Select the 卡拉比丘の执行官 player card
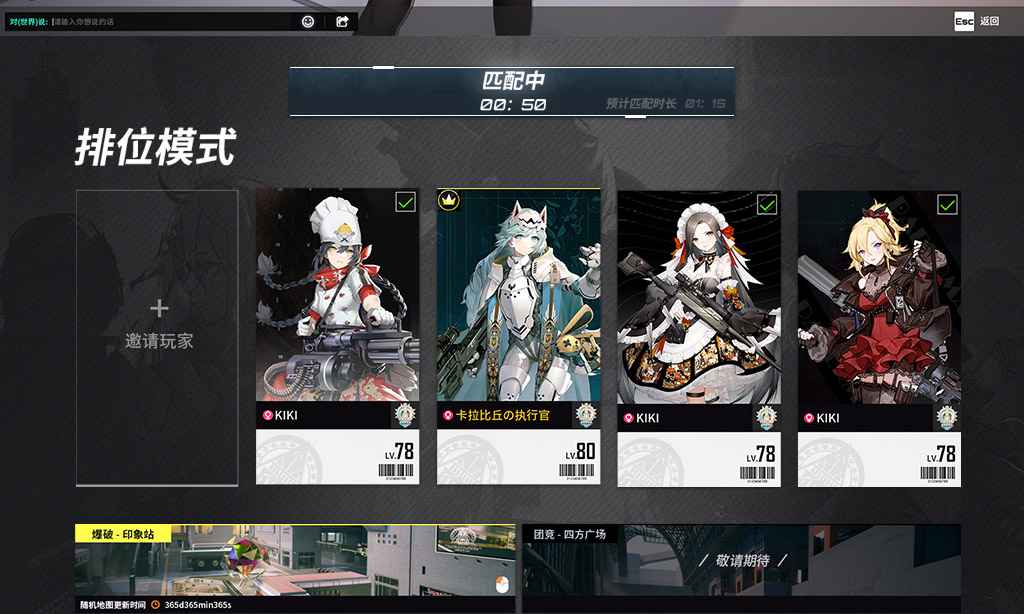Image resolution: width=1024 pixels, height=614 pixels. 518,335
